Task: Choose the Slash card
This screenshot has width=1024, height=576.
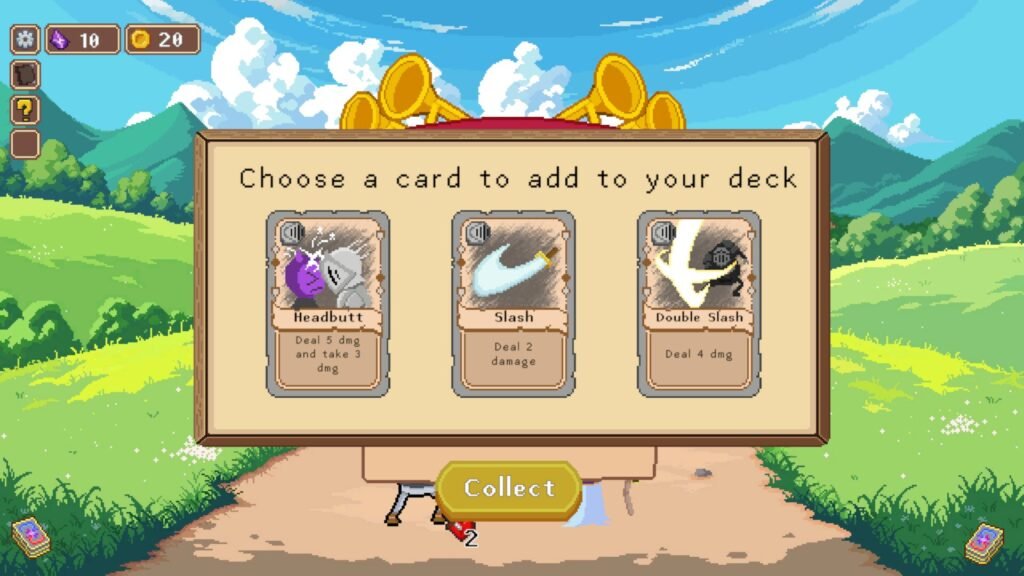Action: pos(513,303)
